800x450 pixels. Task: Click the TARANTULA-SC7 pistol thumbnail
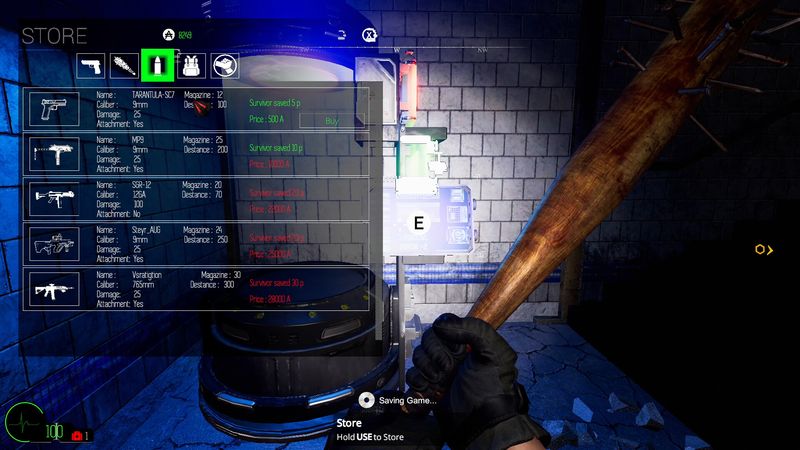click(x=54, y=108)
